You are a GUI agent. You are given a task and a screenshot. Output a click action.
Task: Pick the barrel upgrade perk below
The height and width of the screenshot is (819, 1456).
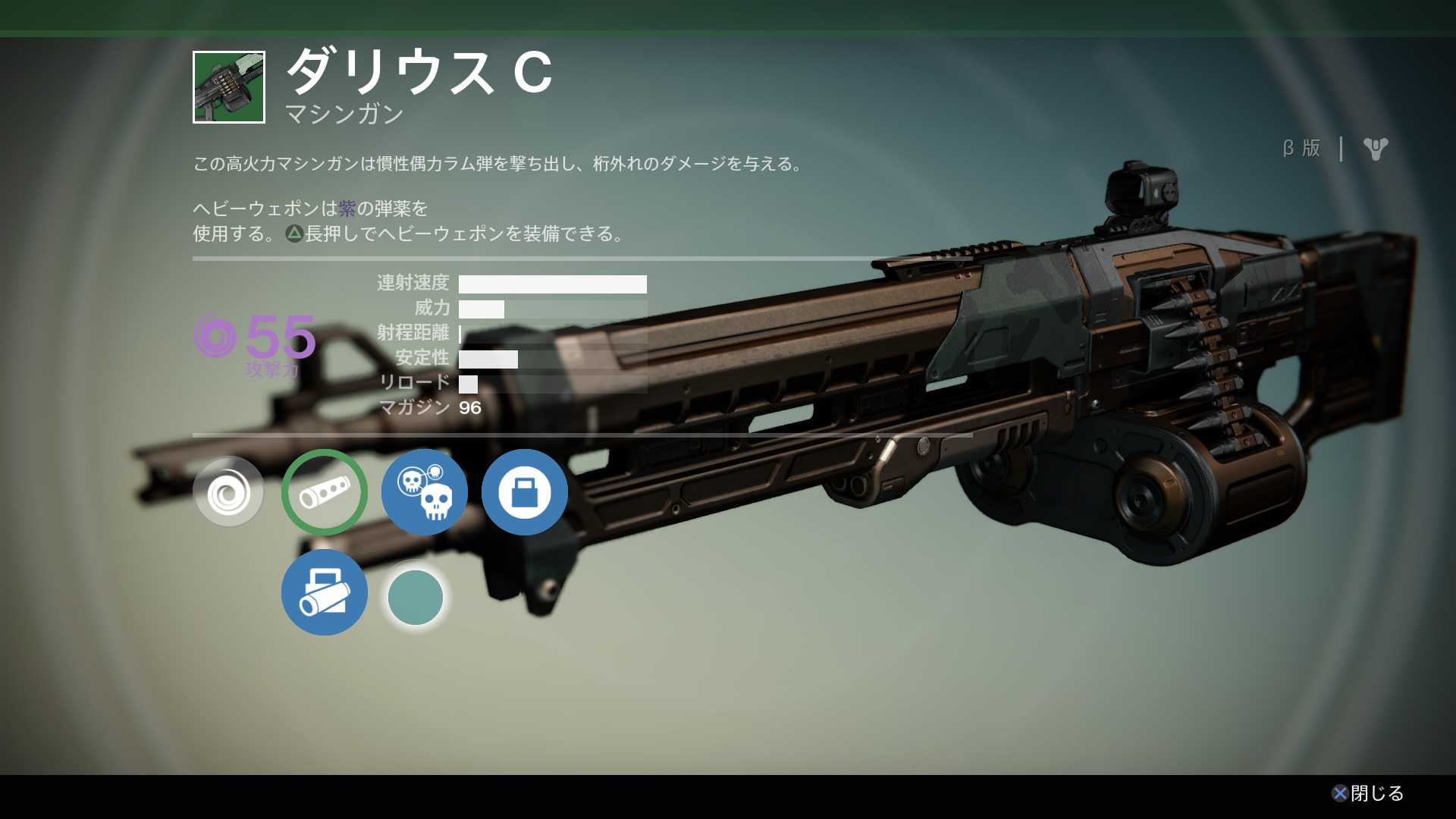pos(325,592)
